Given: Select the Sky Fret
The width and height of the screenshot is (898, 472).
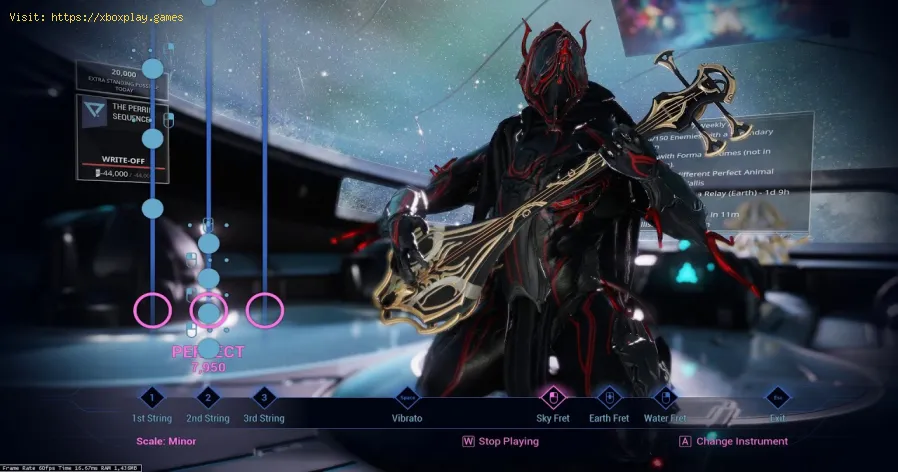Looking at the screenshot, I should tap(552, 397).
